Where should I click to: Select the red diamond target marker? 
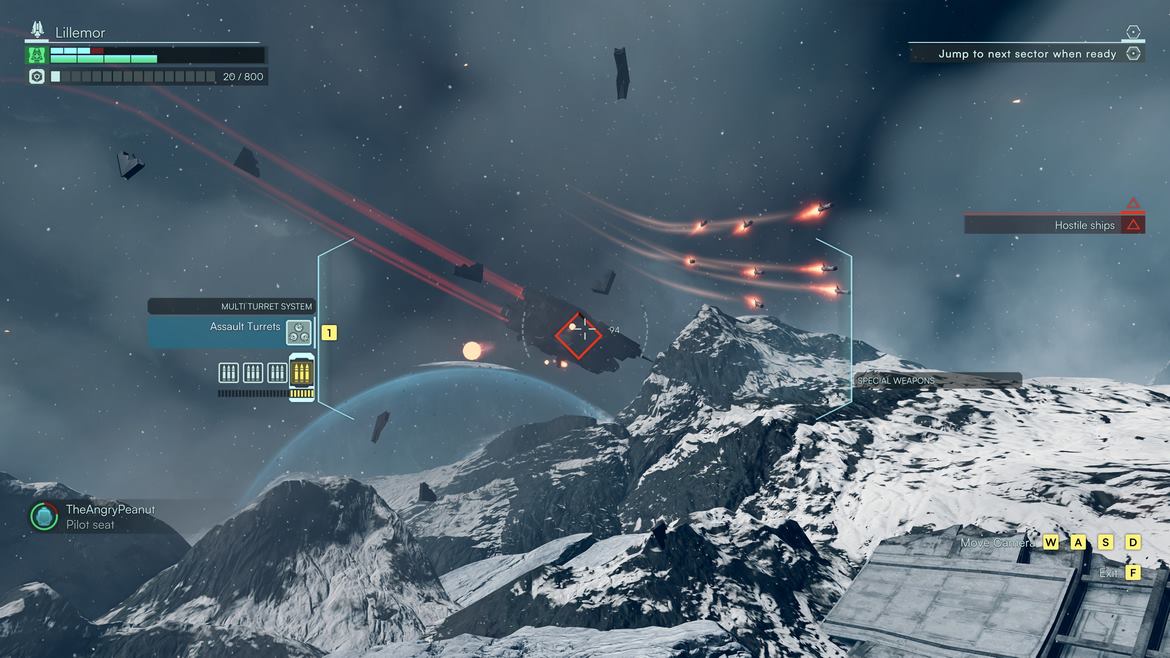click(578, 335)
